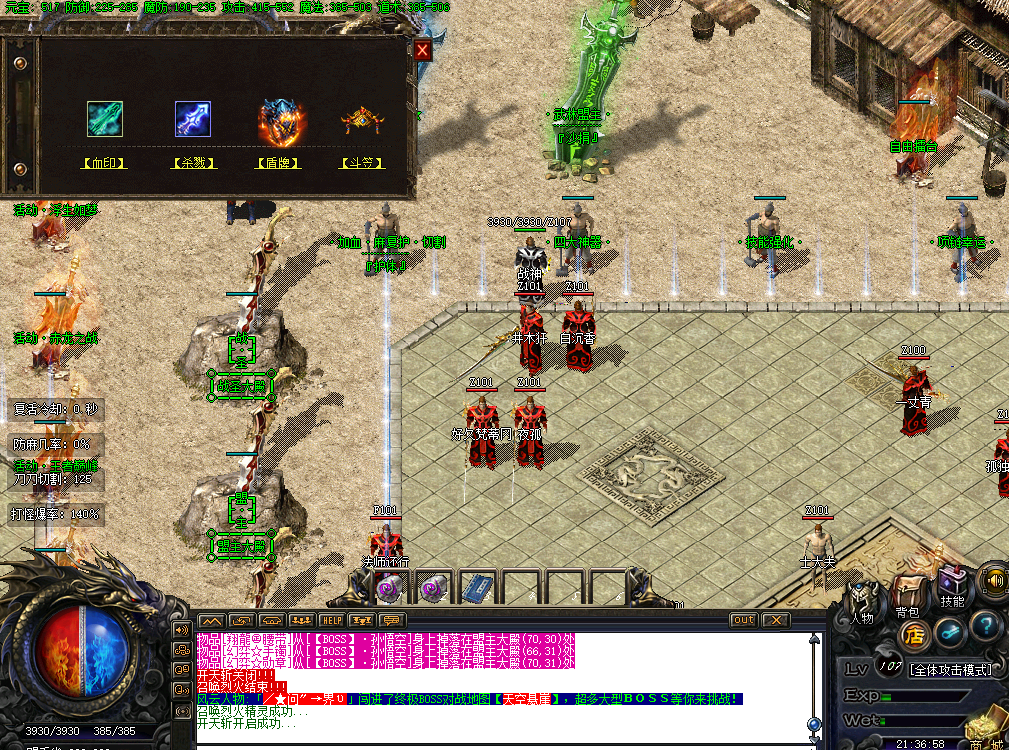This screenshot has width=1009, height=750.
Task: Close the equipment upgrade panel
Action: tap(423, 50)
